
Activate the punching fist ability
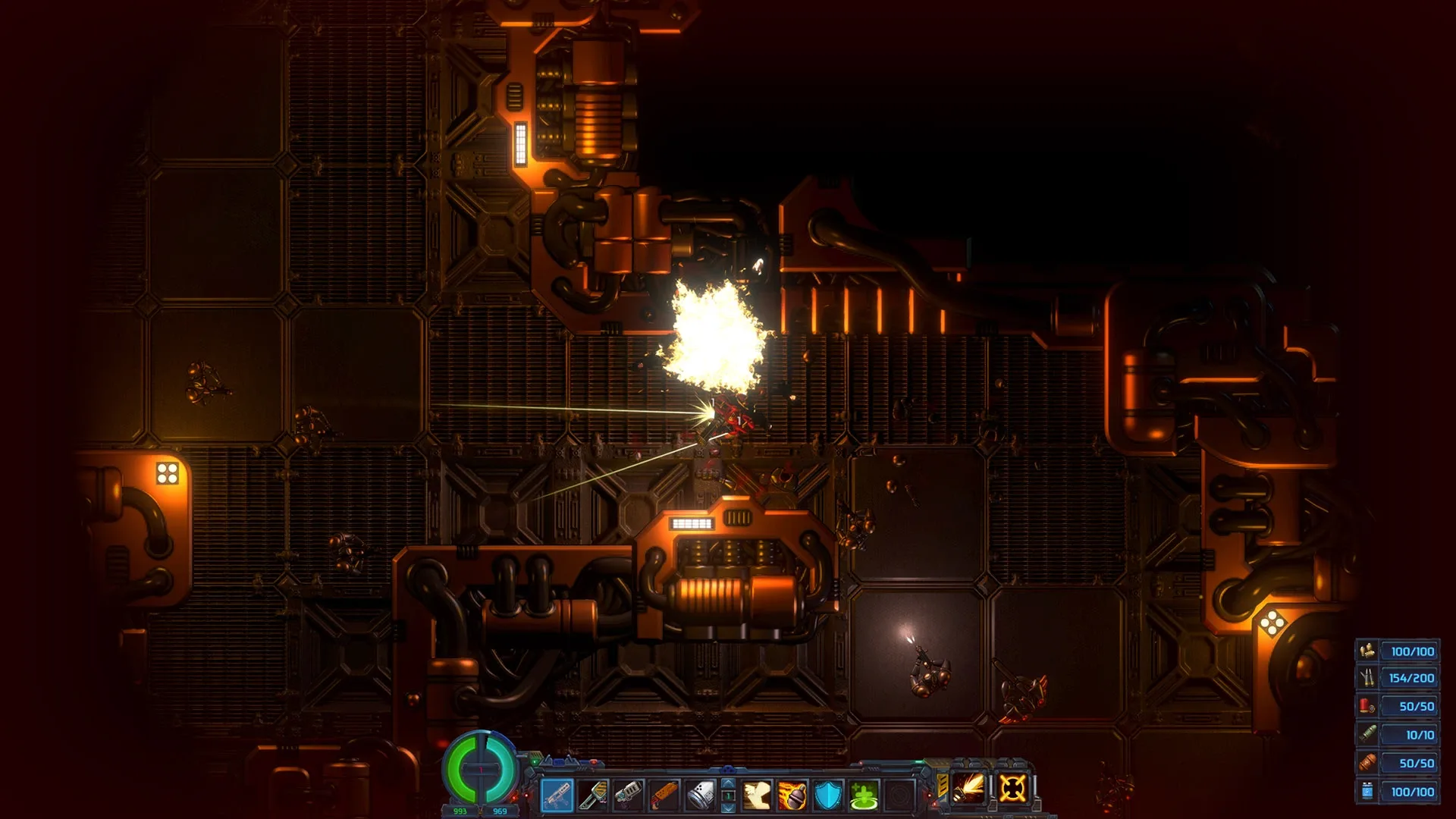(x=757, y=795)
